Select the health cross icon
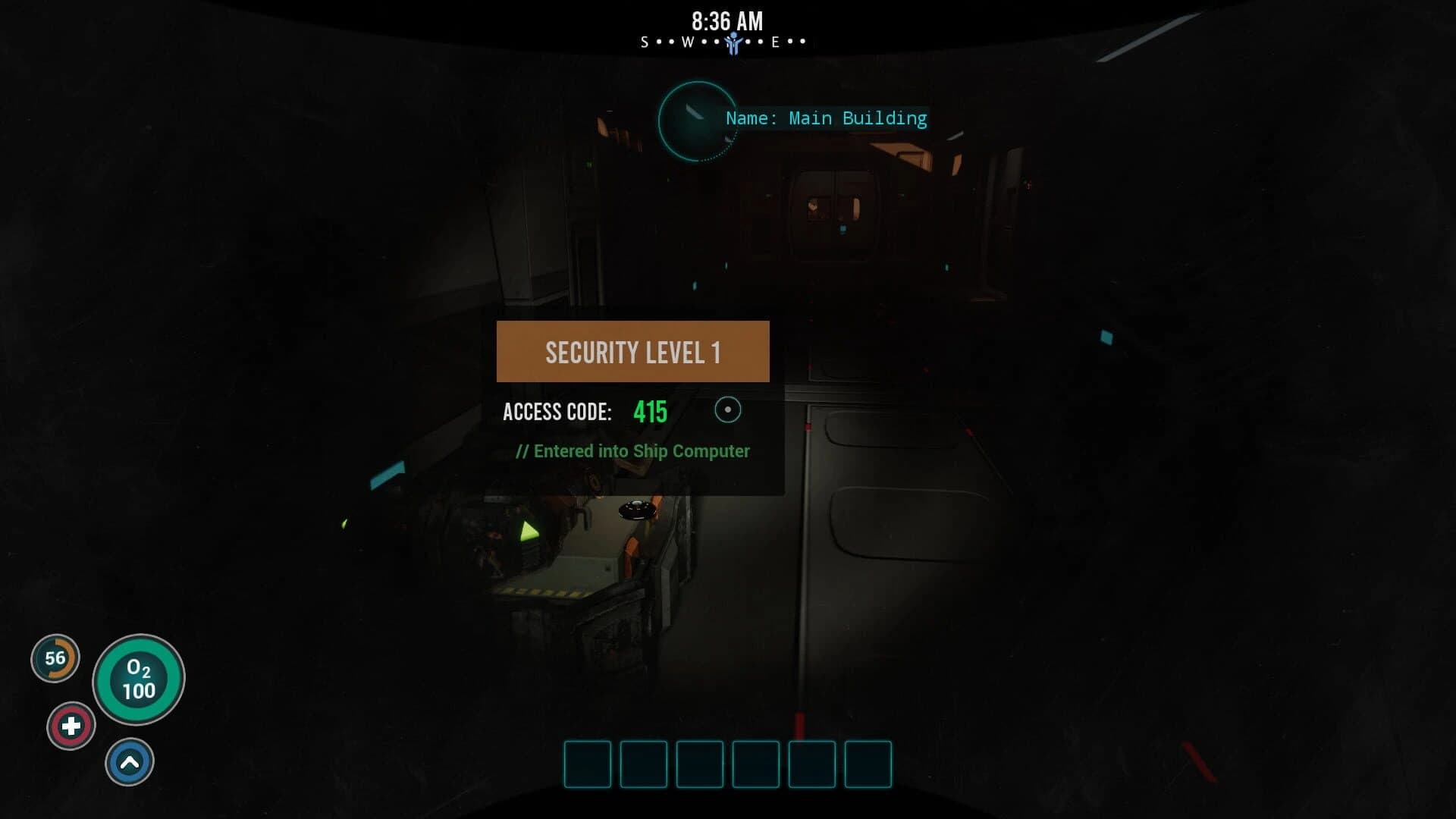 71,725
